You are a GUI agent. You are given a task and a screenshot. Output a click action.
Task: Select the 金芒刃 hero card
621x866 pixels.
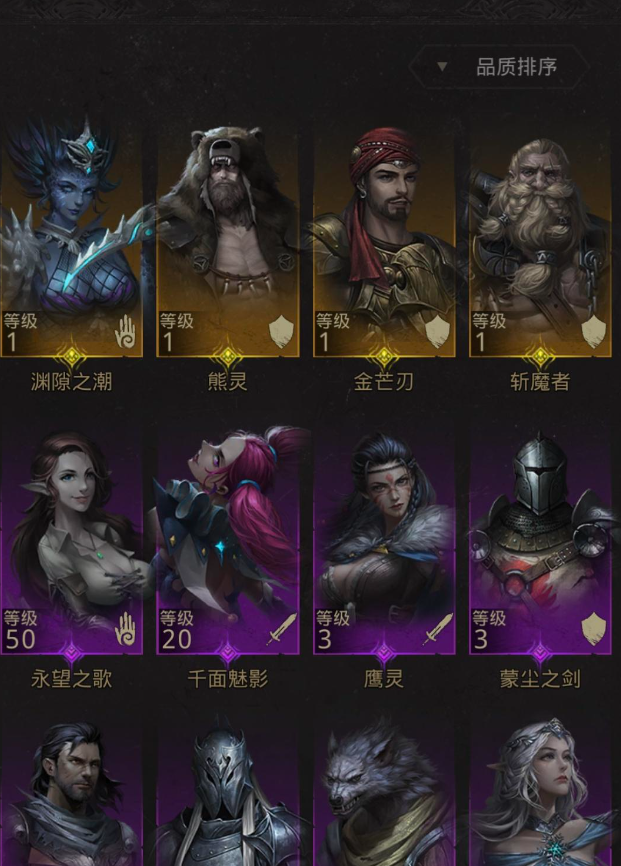click(x=384, y=240)
